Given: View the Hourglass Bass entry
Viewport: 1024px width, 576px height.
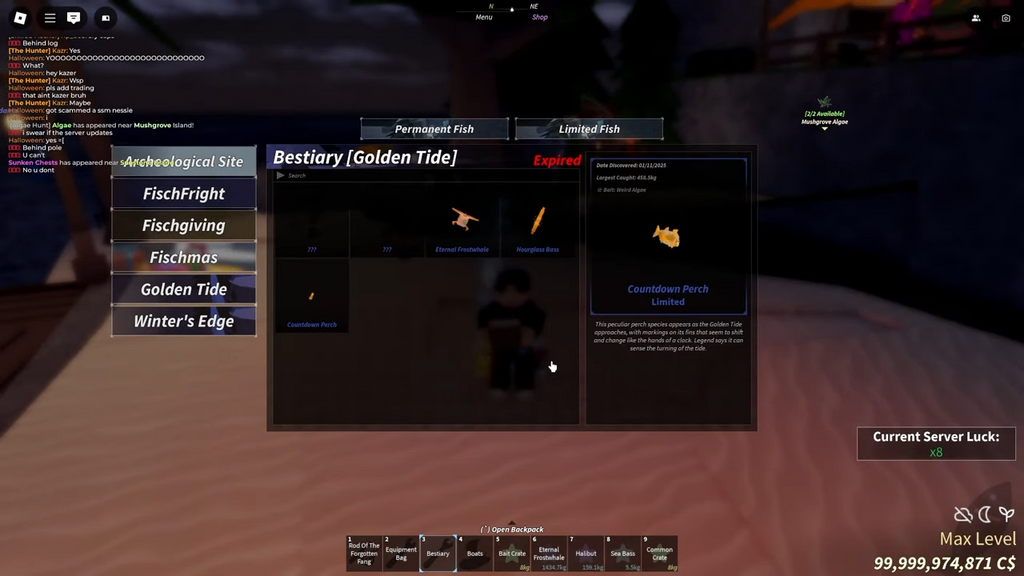Looking at the screenshot, I should [538, 225].
